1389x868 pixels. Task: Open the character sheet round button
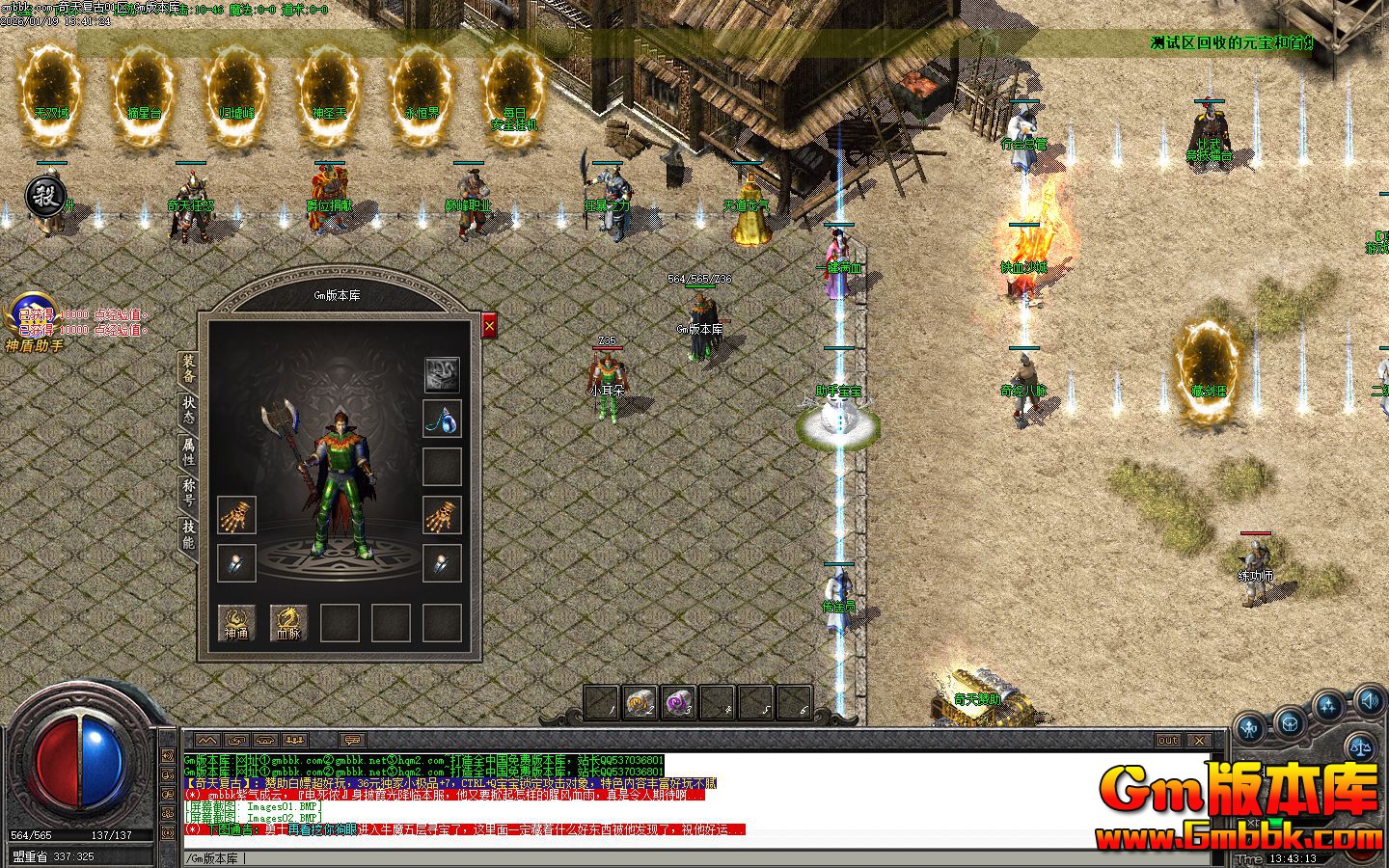tap(1251, 728)
